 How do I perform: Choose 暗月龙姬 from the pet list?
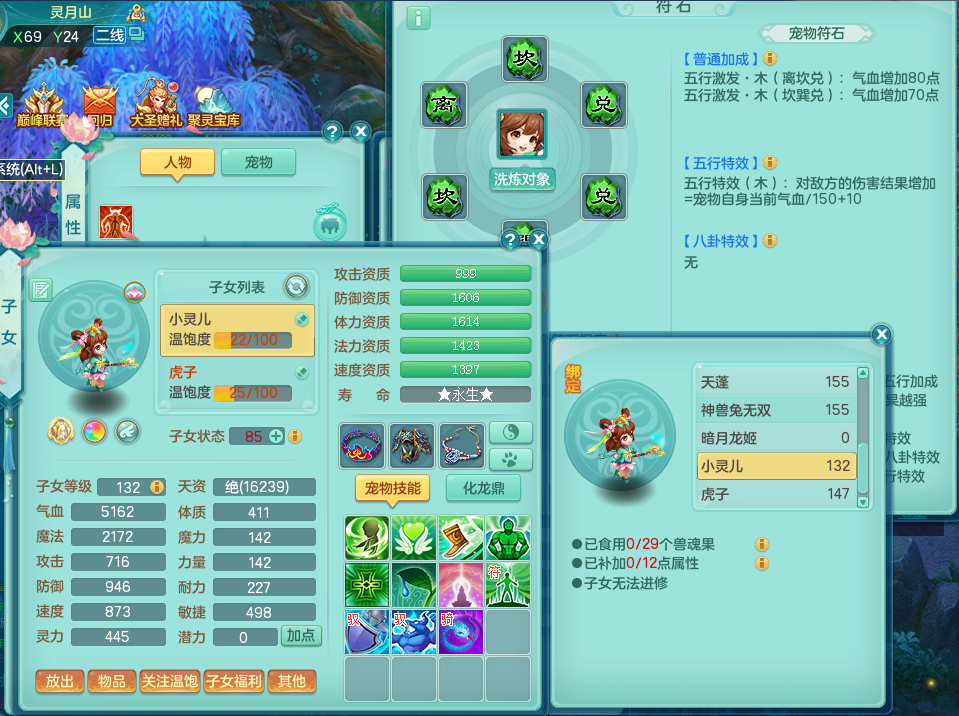pyautogui.click(x=775, y=438)
